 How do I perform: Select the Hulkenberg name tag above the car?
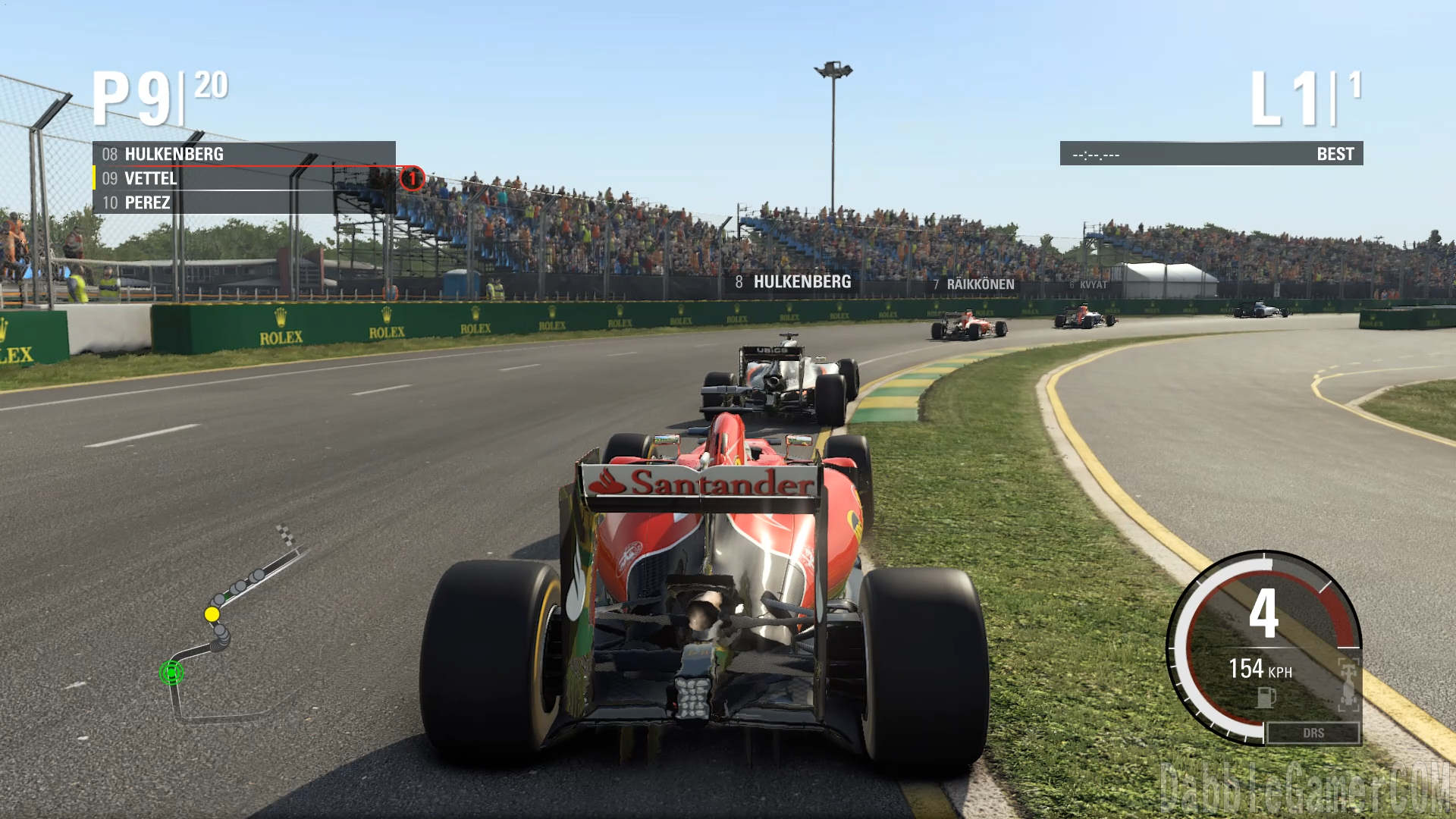[x=793, y=282]
